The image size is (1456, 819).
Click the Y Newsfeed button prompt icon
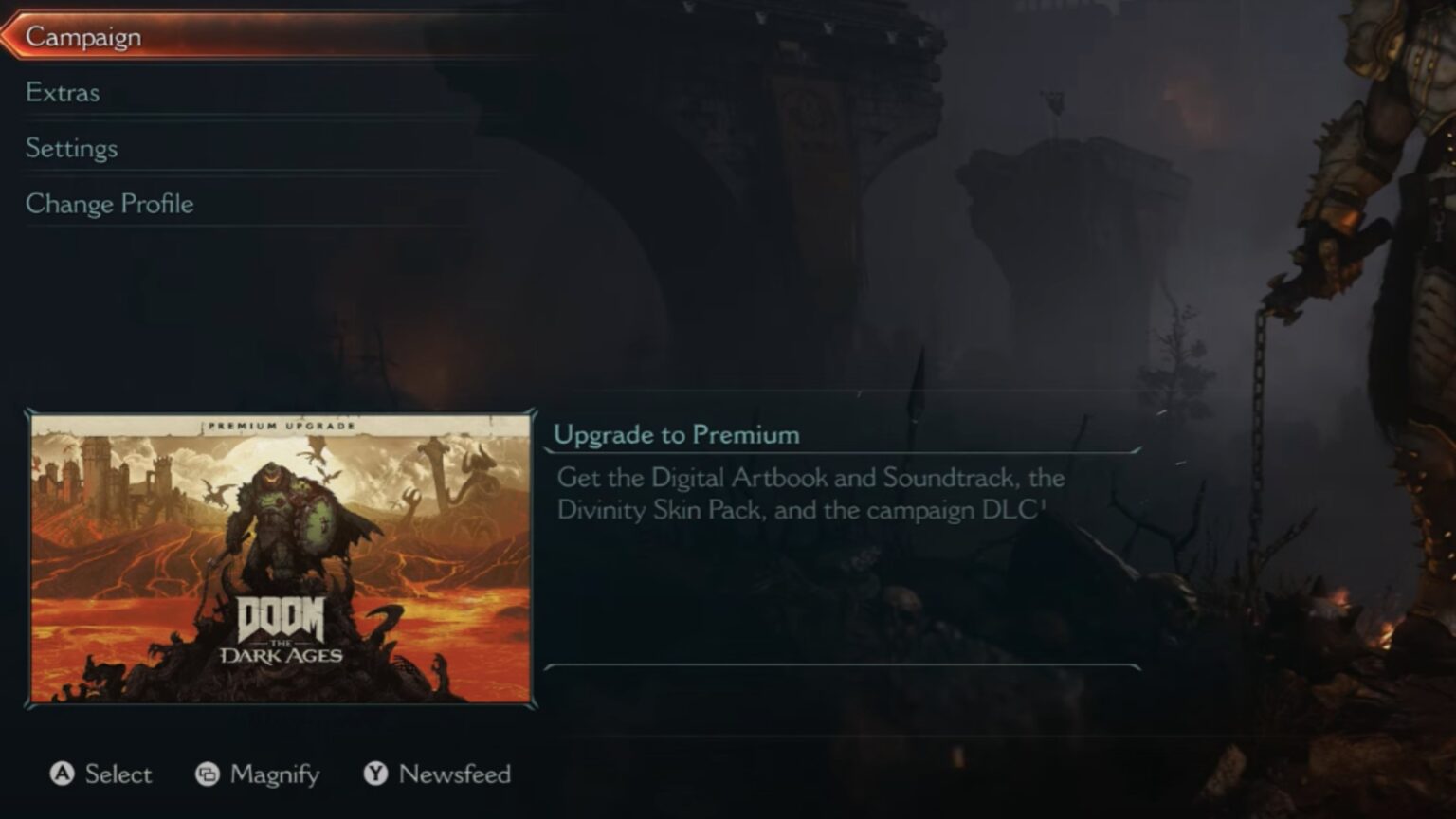pos(373,774)
